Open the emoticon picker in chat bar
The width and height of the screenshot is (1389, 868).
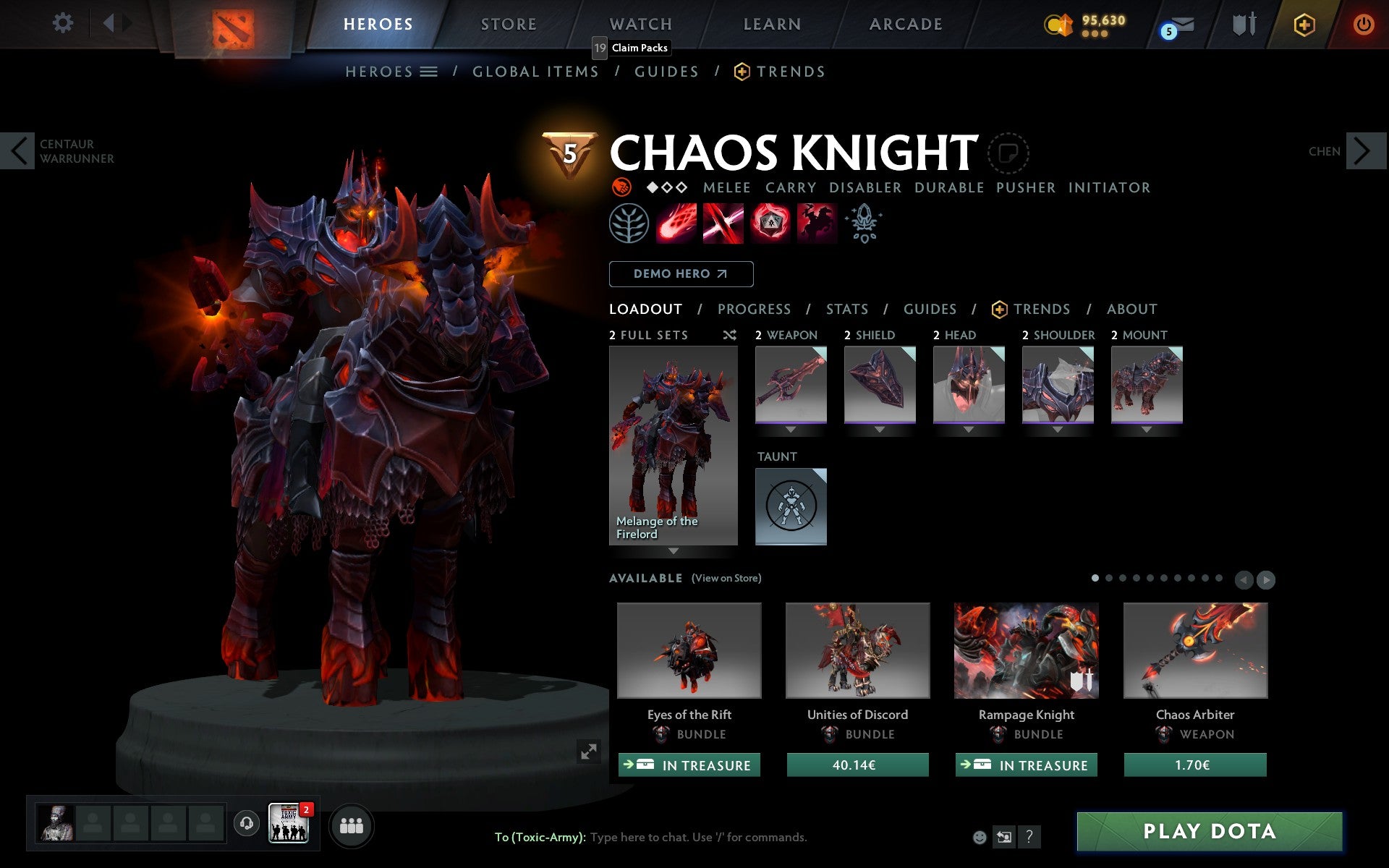pos(980,837)
